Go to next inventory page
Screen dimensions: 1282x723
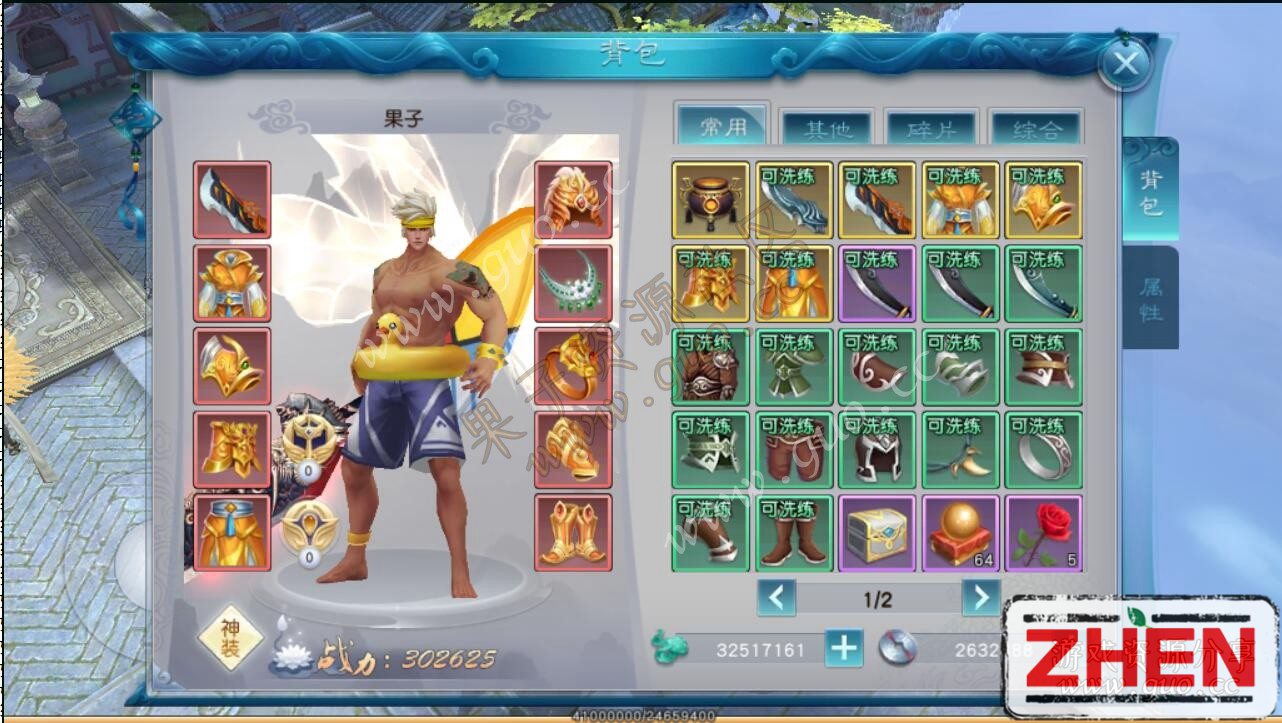981,598
